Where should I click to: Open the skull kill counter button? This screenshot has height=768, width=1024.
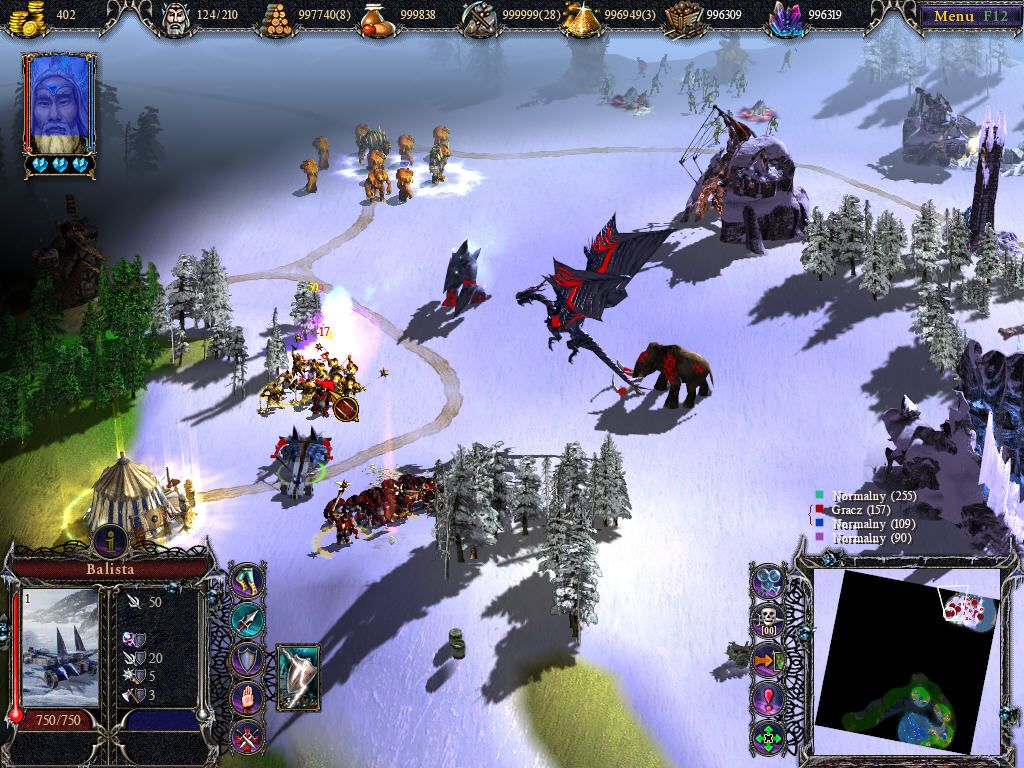click(767, 620)
